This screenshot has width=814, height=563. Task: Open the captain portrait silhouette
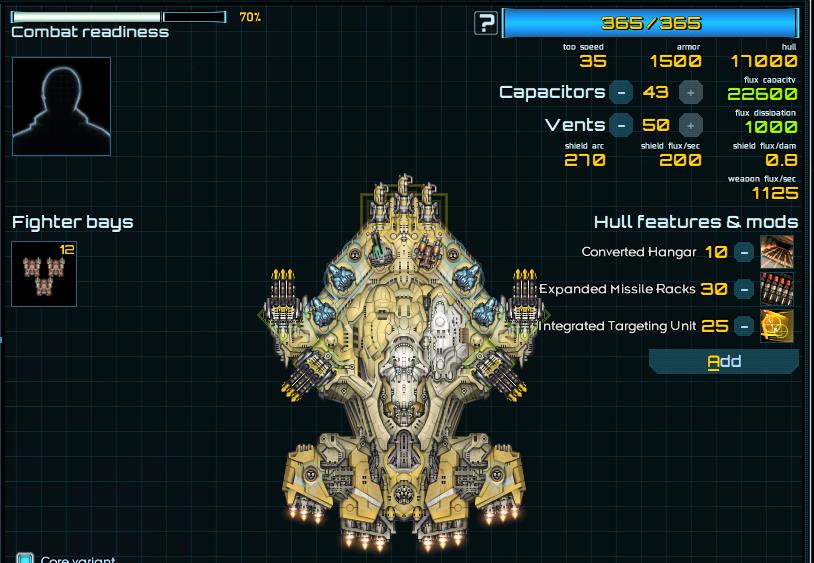point(61,106)
